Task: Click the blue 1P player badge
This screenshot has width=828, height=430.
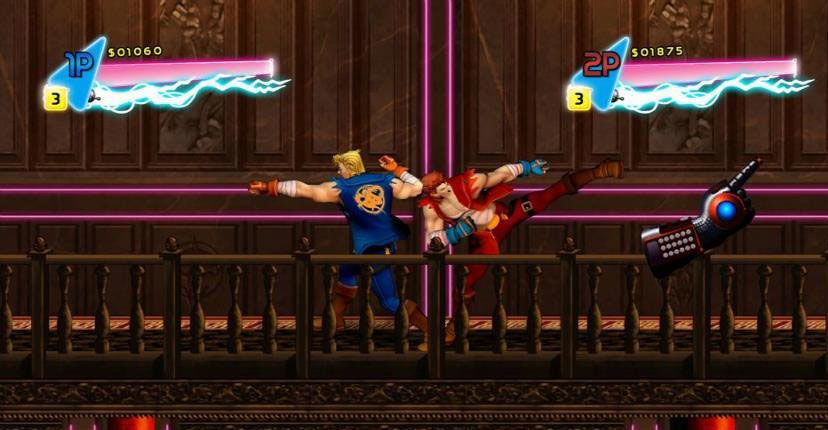Action: click(x=79, y=66)
